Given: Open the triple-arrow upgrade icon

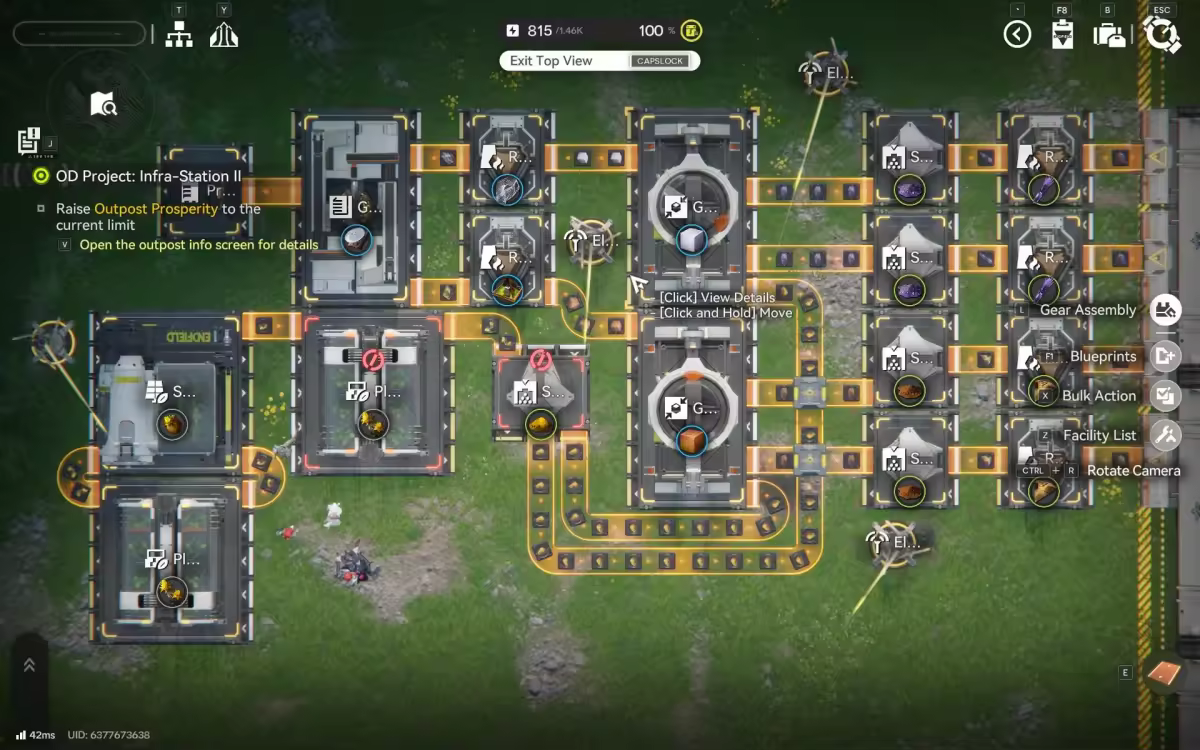Looking at the screenshot, I should coord(224,35).
